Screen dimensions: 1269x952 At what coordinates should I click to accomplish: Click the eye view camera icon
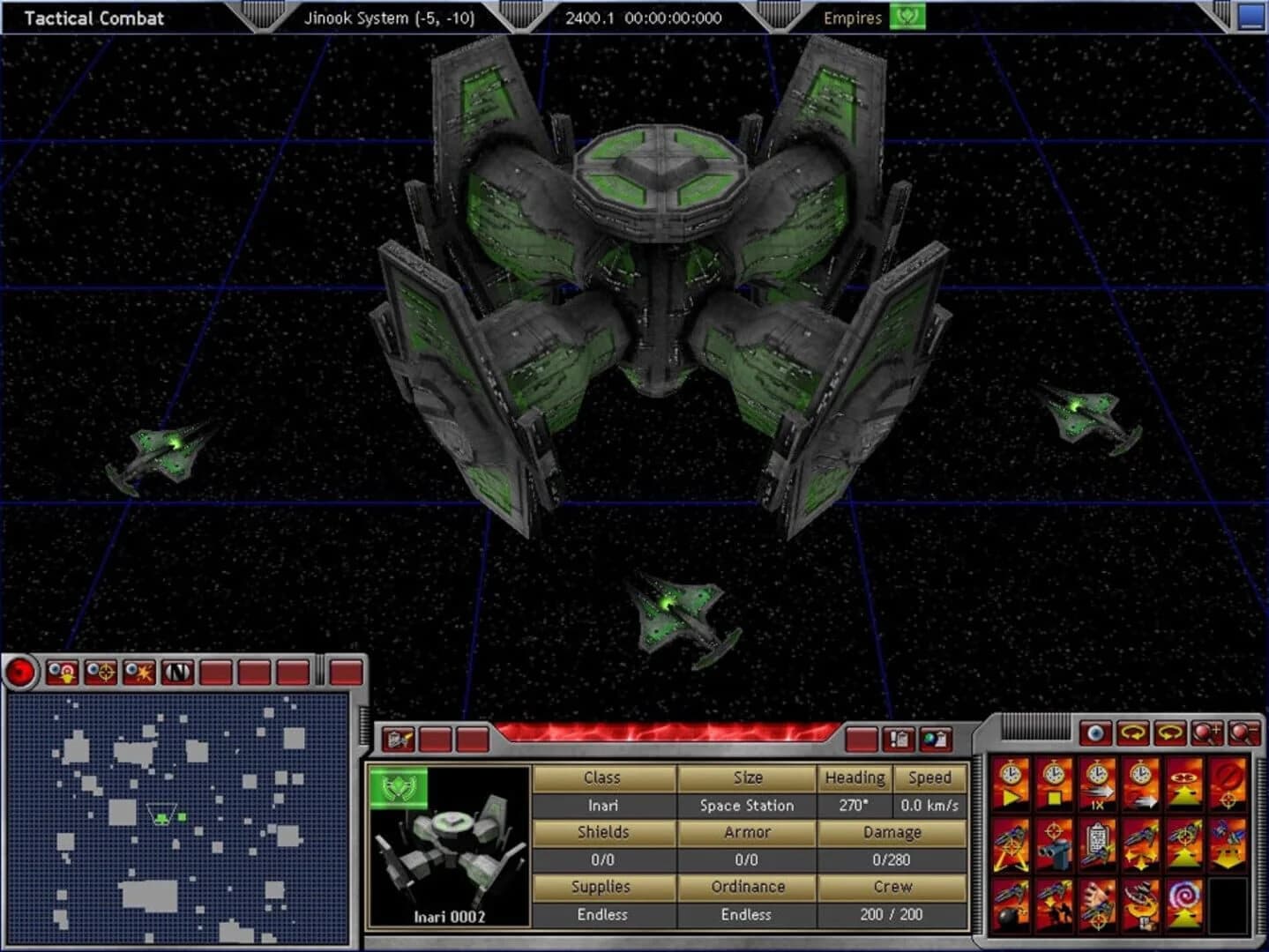(x=1095, y=733)
